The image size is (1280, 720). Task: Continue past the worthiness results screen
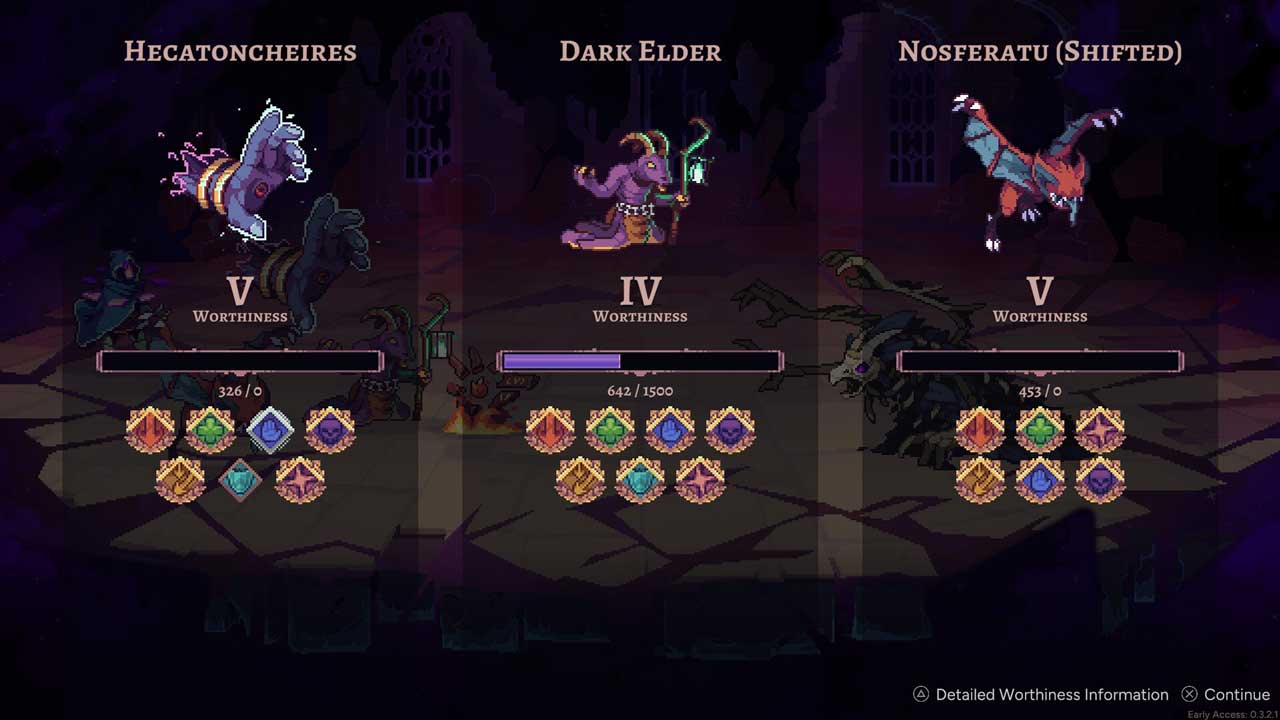coord(1226,694)
